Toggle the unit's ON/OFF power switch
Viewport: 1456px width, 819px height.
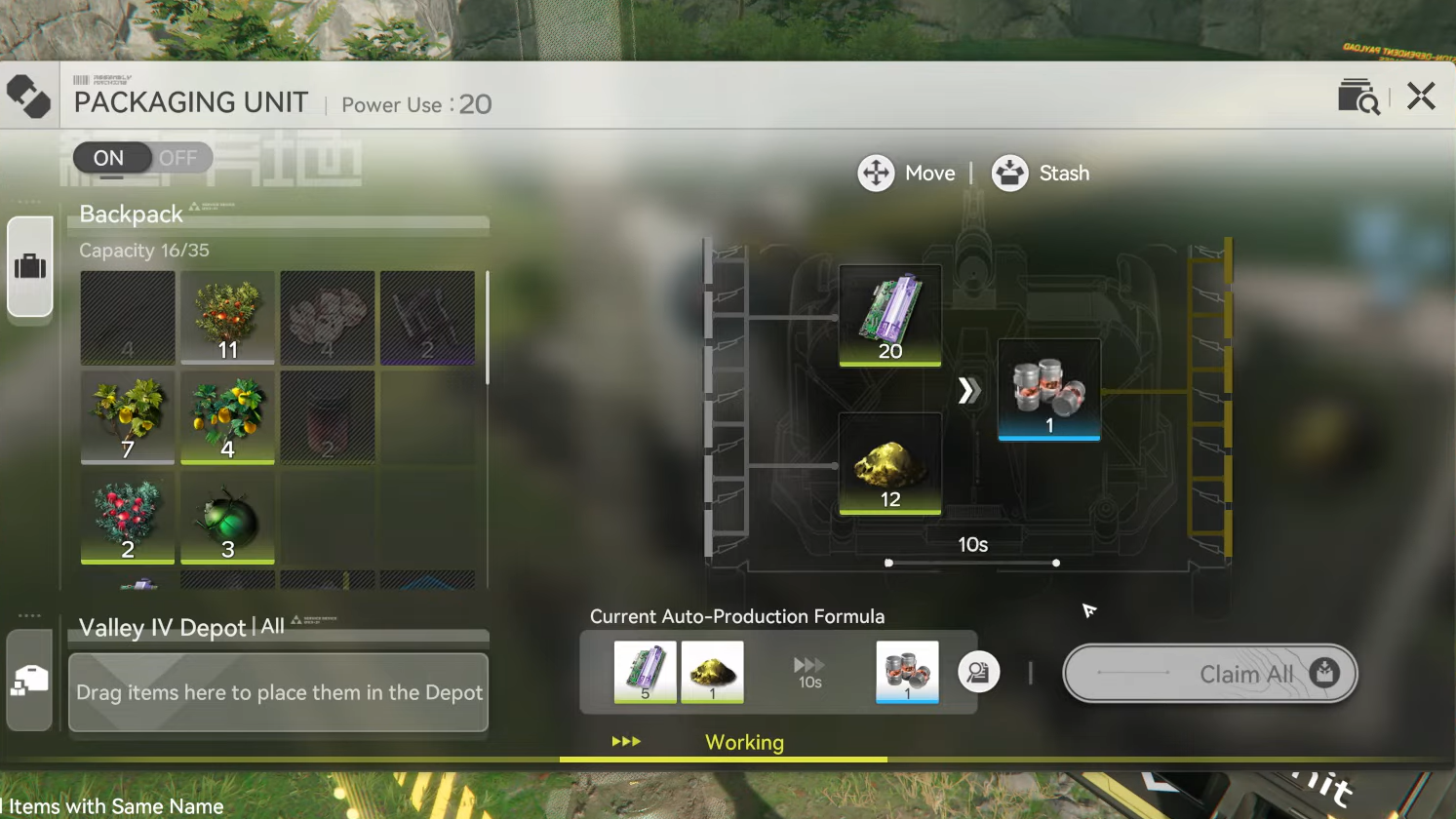click(x=142, y=158)
